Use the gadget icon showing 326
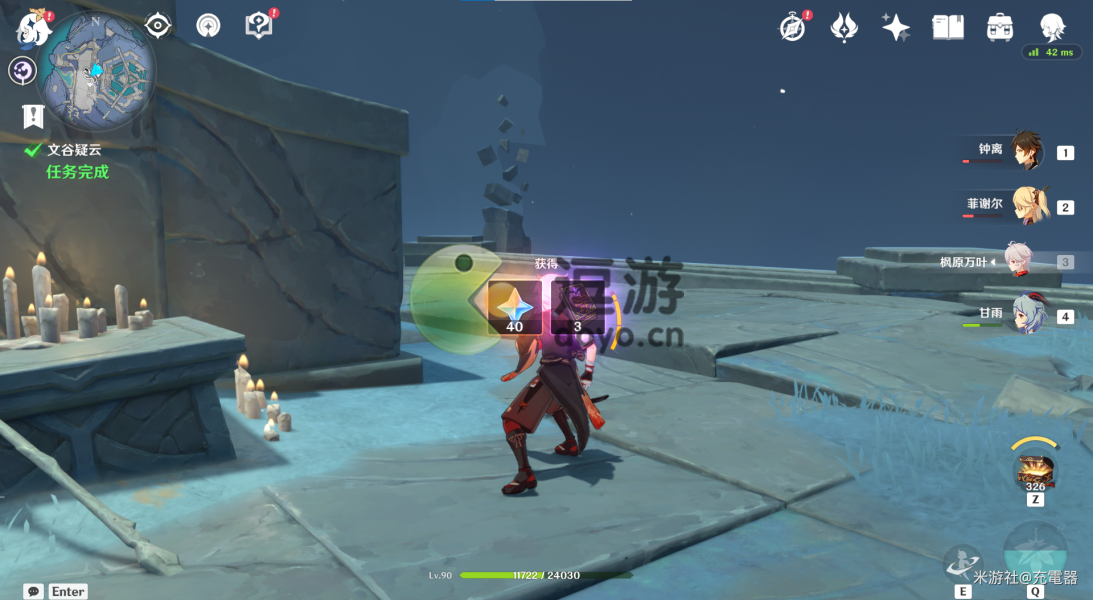The image size is (1093, 600). 1034,468
